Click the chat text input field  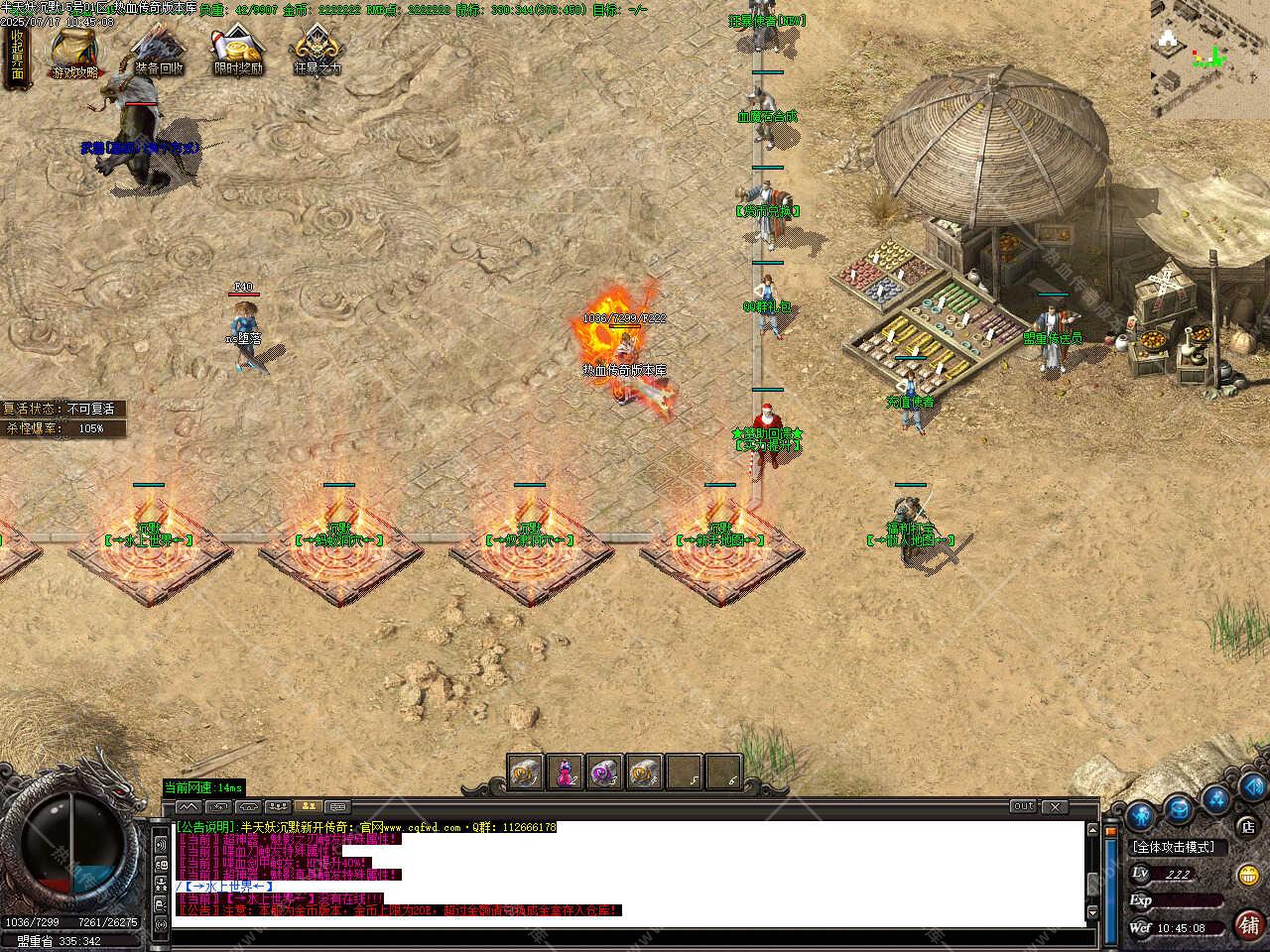tap(625, 936)
